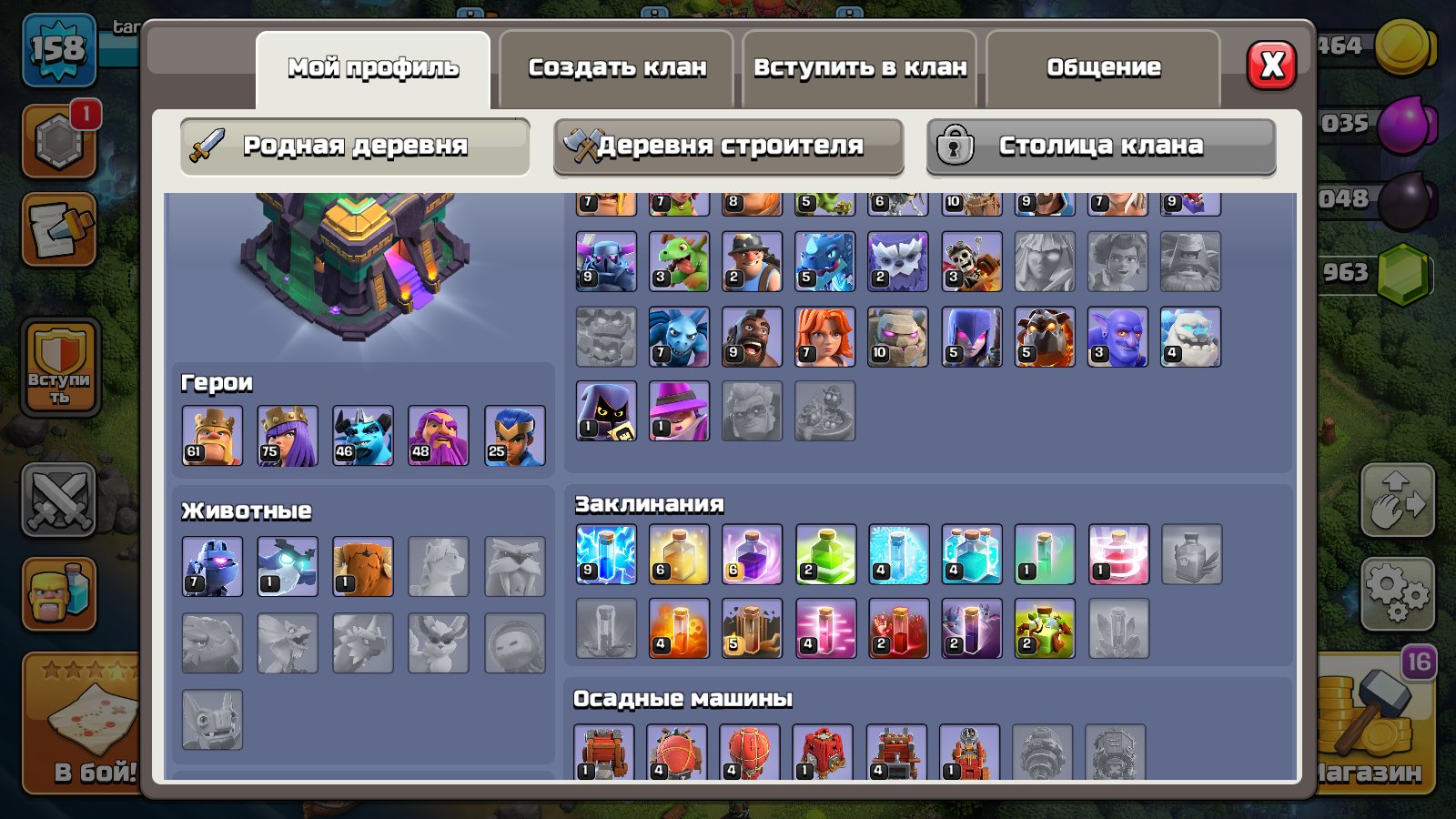The image size is (1456, 819).
Task: Select the Родная деревня view
Action: 355,146
